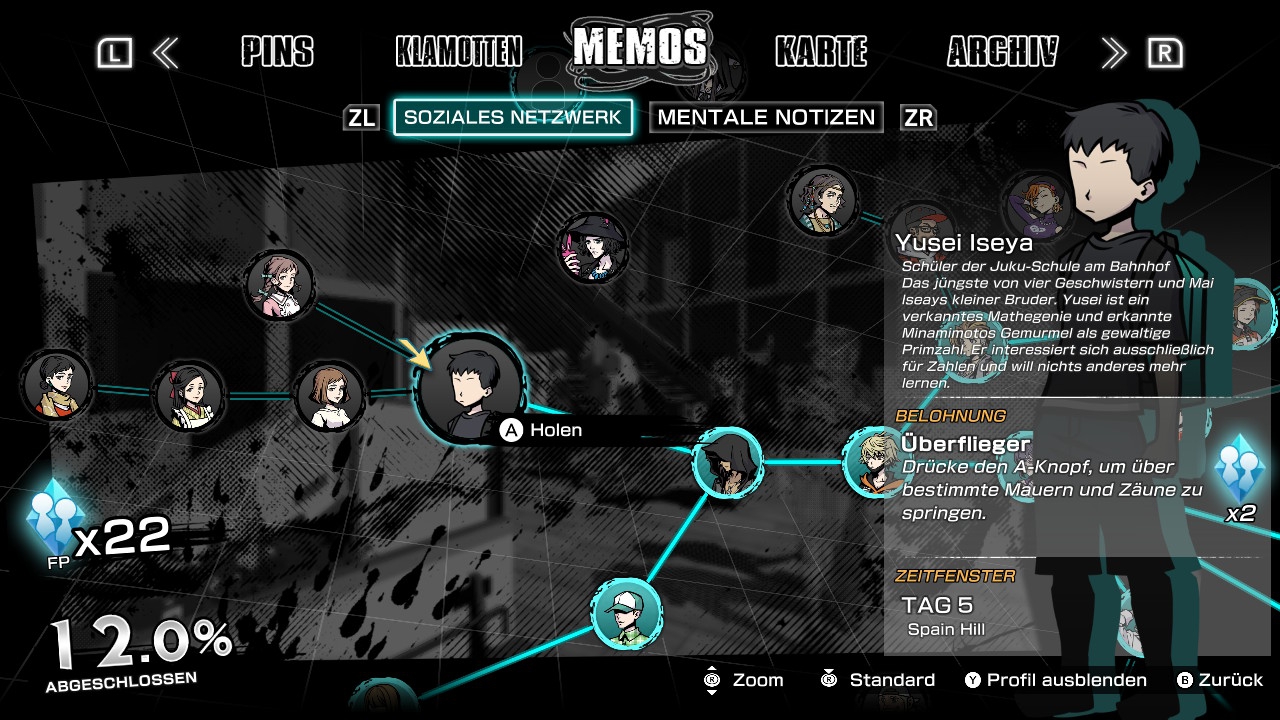The image size is (1280, 720).
Task: Open the KLAMOTTEN tab
Action: (459, 52)
